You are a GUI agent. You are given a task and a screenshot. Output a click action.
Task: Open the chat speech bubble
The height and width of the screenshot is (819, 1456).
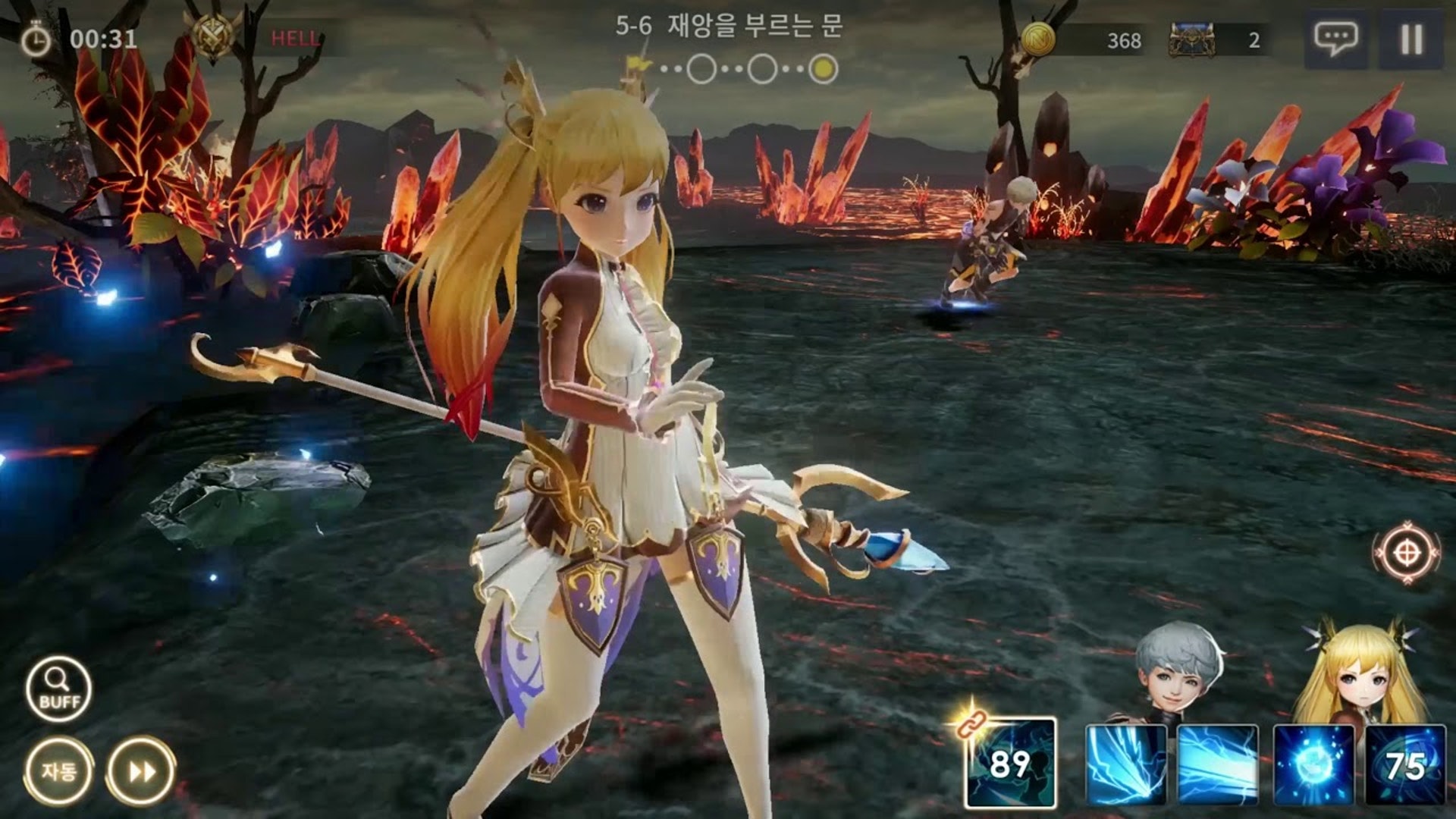1335,38
